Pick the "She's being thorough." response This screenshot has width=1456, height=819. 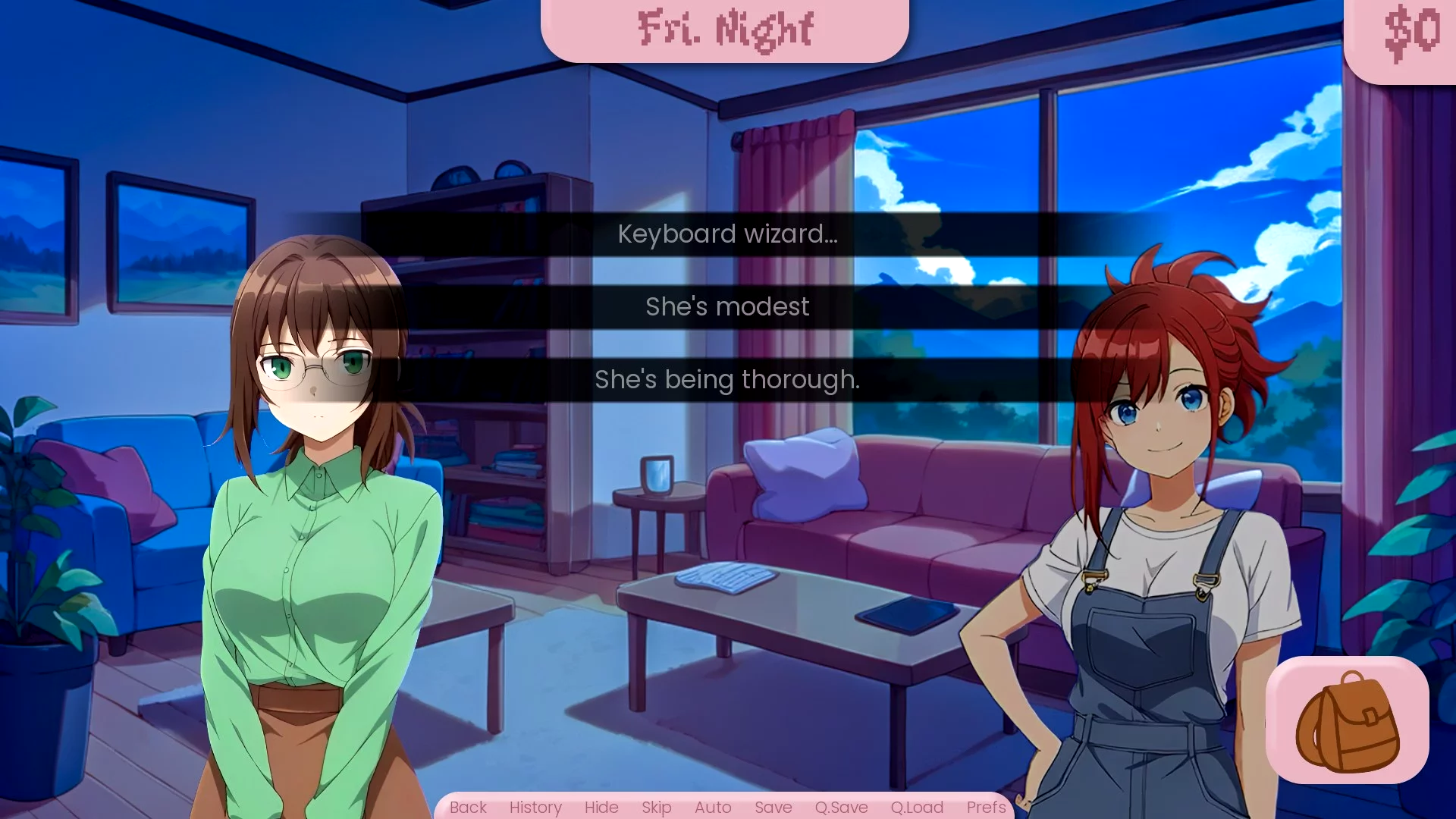click(x=727, y=380)
